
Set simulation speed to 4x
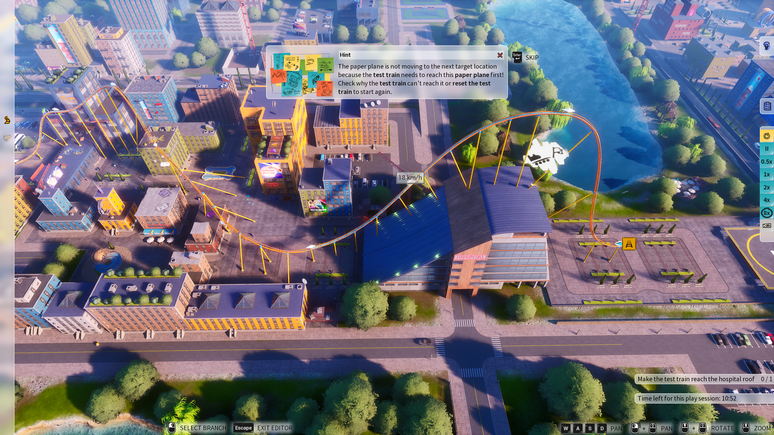[767, 200]
